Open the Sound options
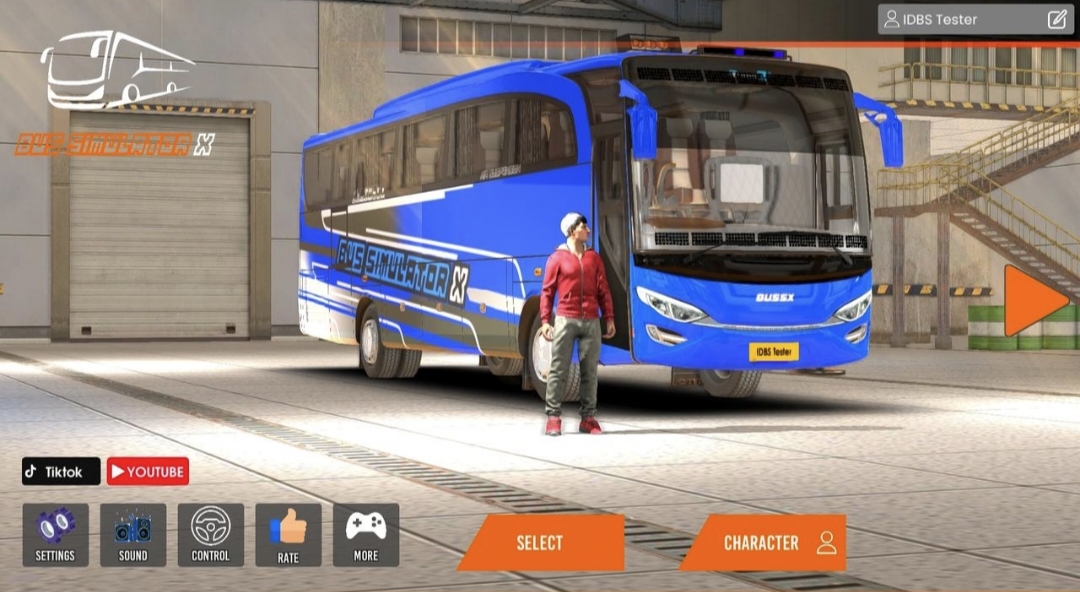 click(133, 535)
